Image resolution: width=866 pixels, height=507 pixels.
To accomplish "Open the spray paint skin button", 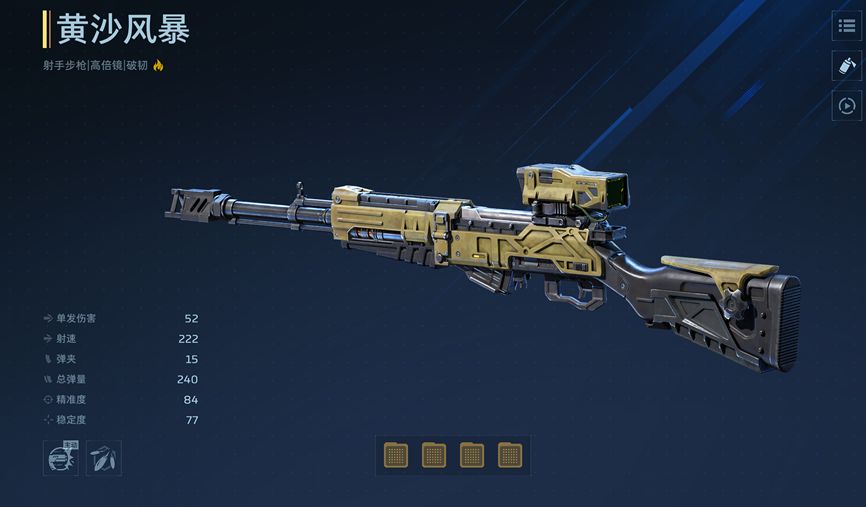I will pos(846,66).
